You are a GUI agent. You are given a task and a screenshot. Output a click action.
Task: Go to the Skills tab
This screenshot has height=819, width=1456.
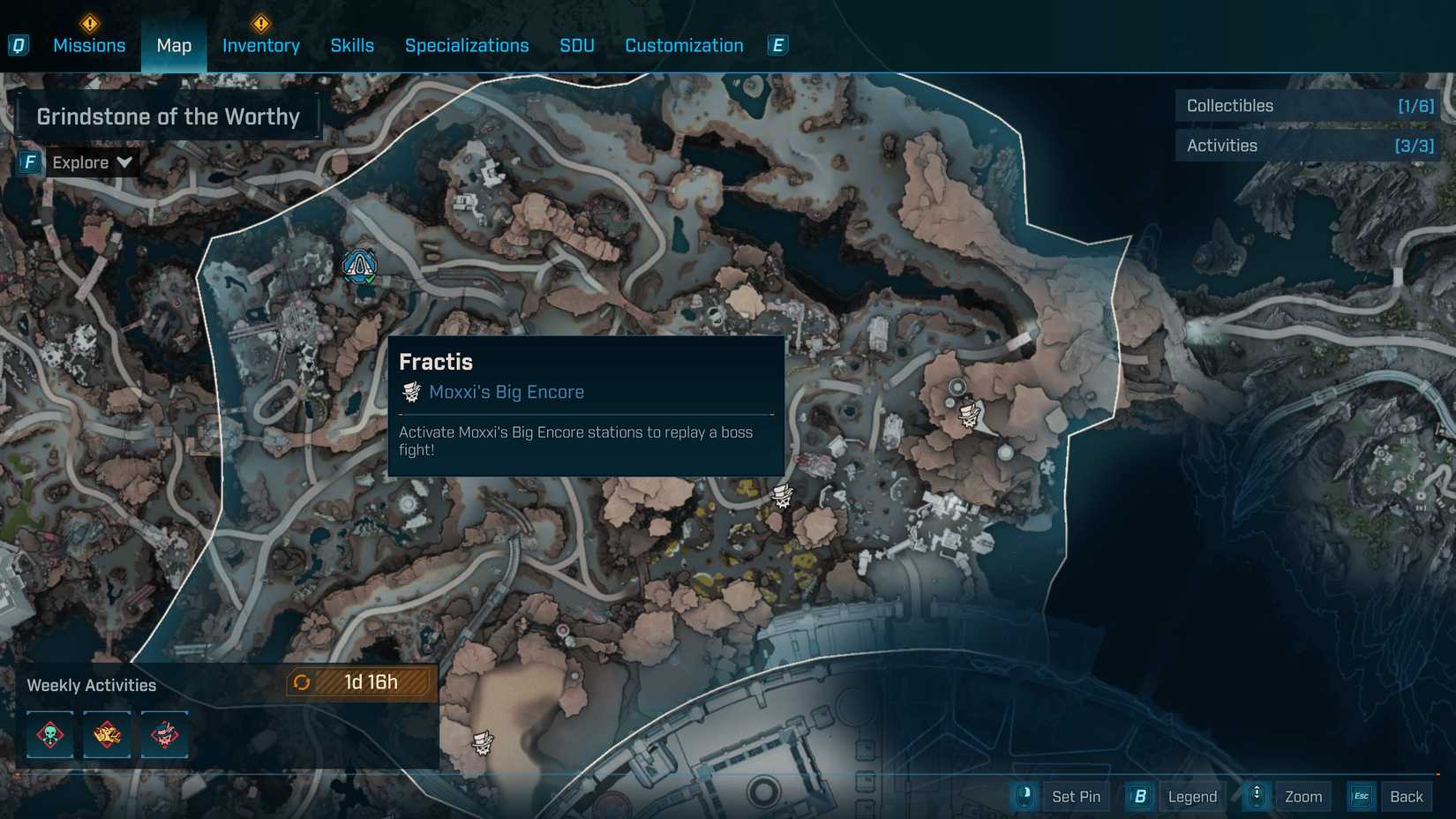pos(352,46)
